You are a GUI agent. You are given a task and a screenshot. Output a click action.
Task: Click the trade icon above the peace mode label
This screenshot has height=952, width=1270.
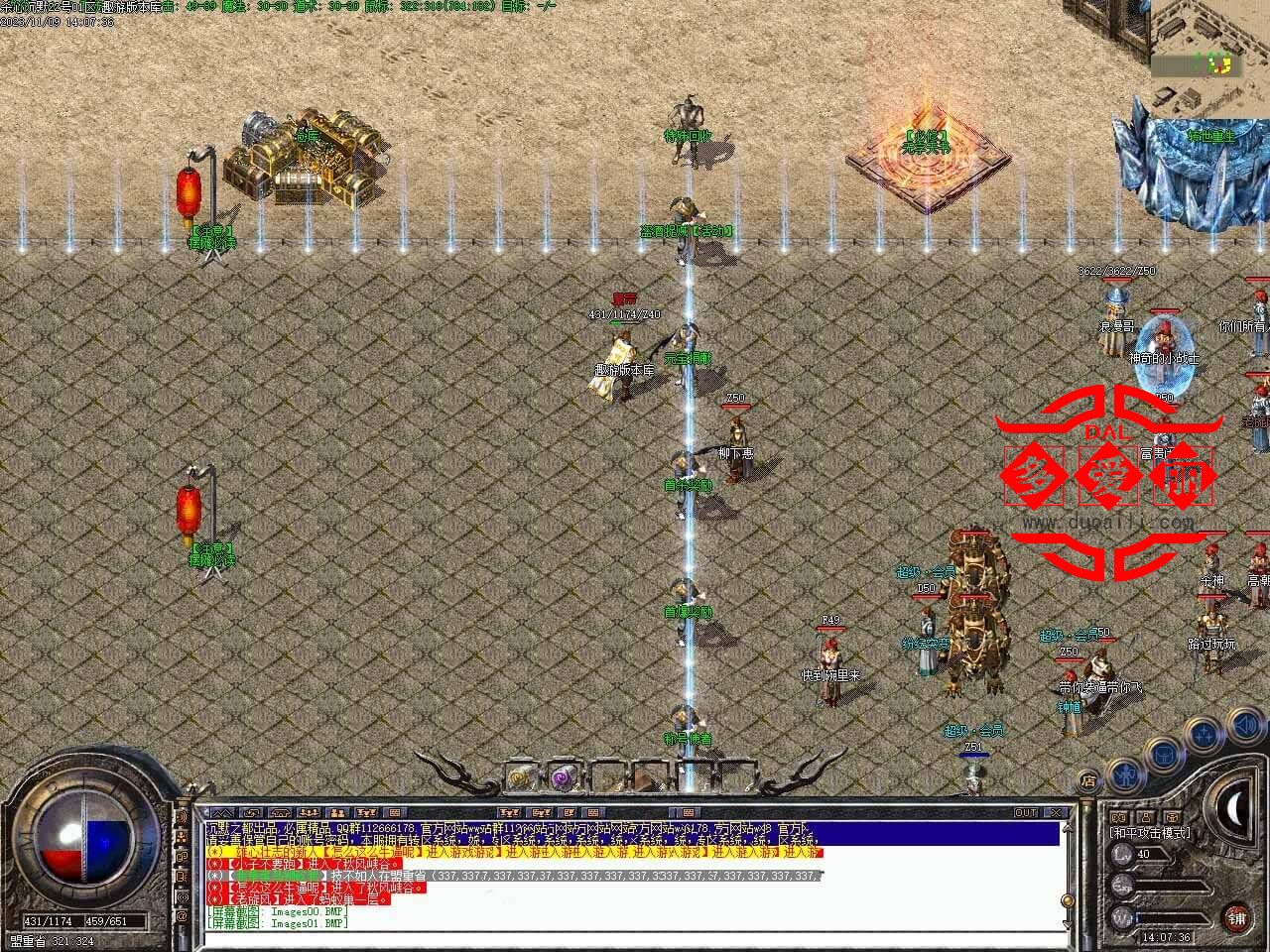click(x=1172, y=816)
